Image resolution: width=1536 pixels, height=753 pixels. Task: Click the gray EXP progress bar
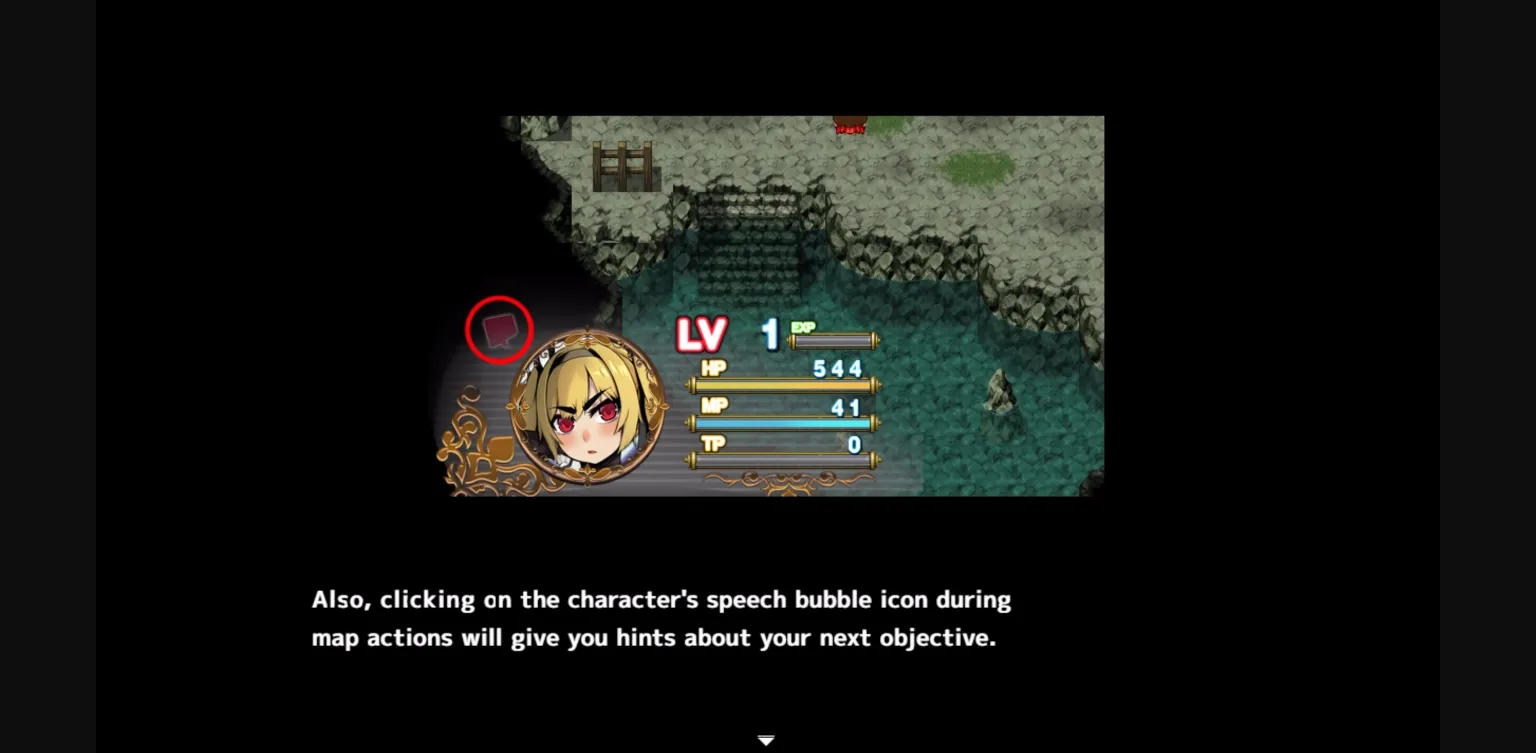(835, 341)
